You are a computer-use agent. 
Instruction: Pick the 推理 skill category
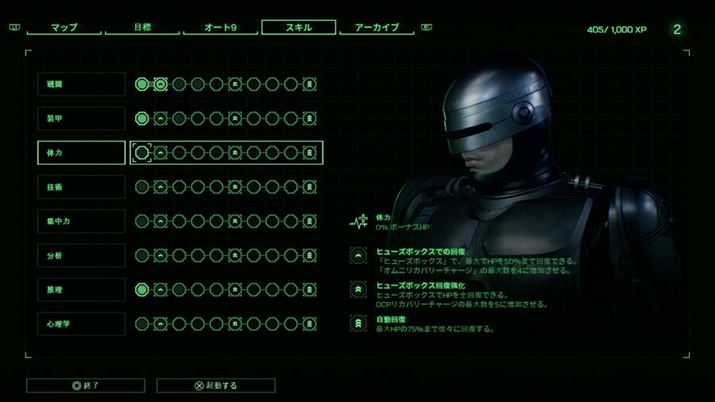[x=81, y=289]
